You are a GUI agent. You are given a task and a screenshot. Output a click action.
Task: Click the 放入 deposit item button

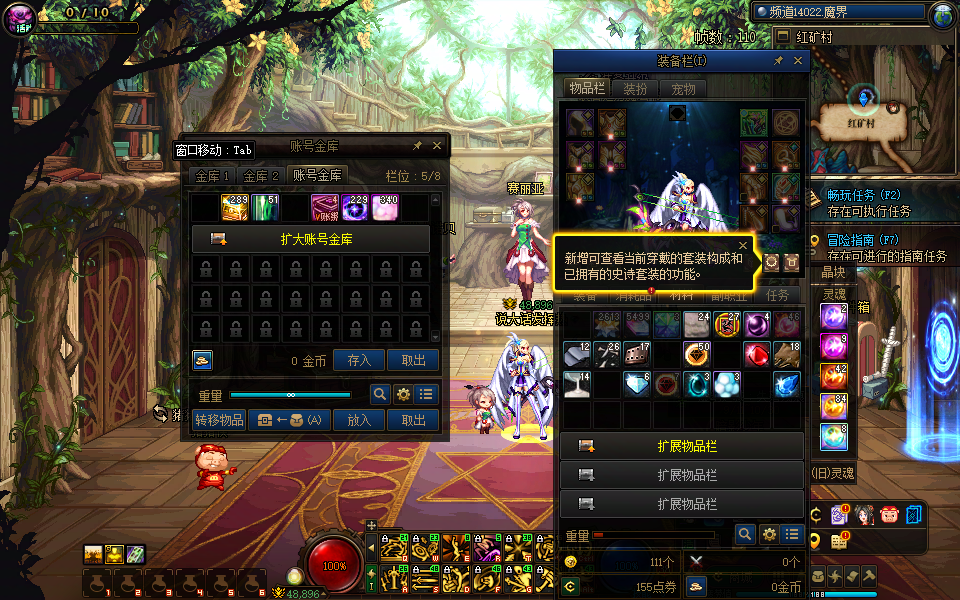(x=359, y=420)
